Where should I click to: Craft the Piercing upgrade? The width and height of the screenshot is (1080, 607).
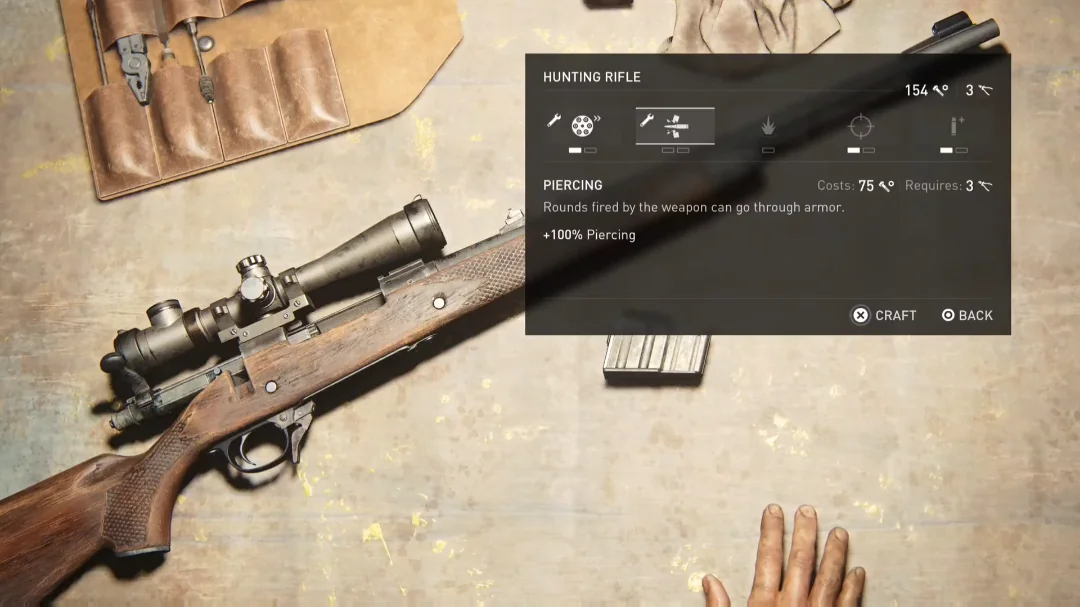884,315
